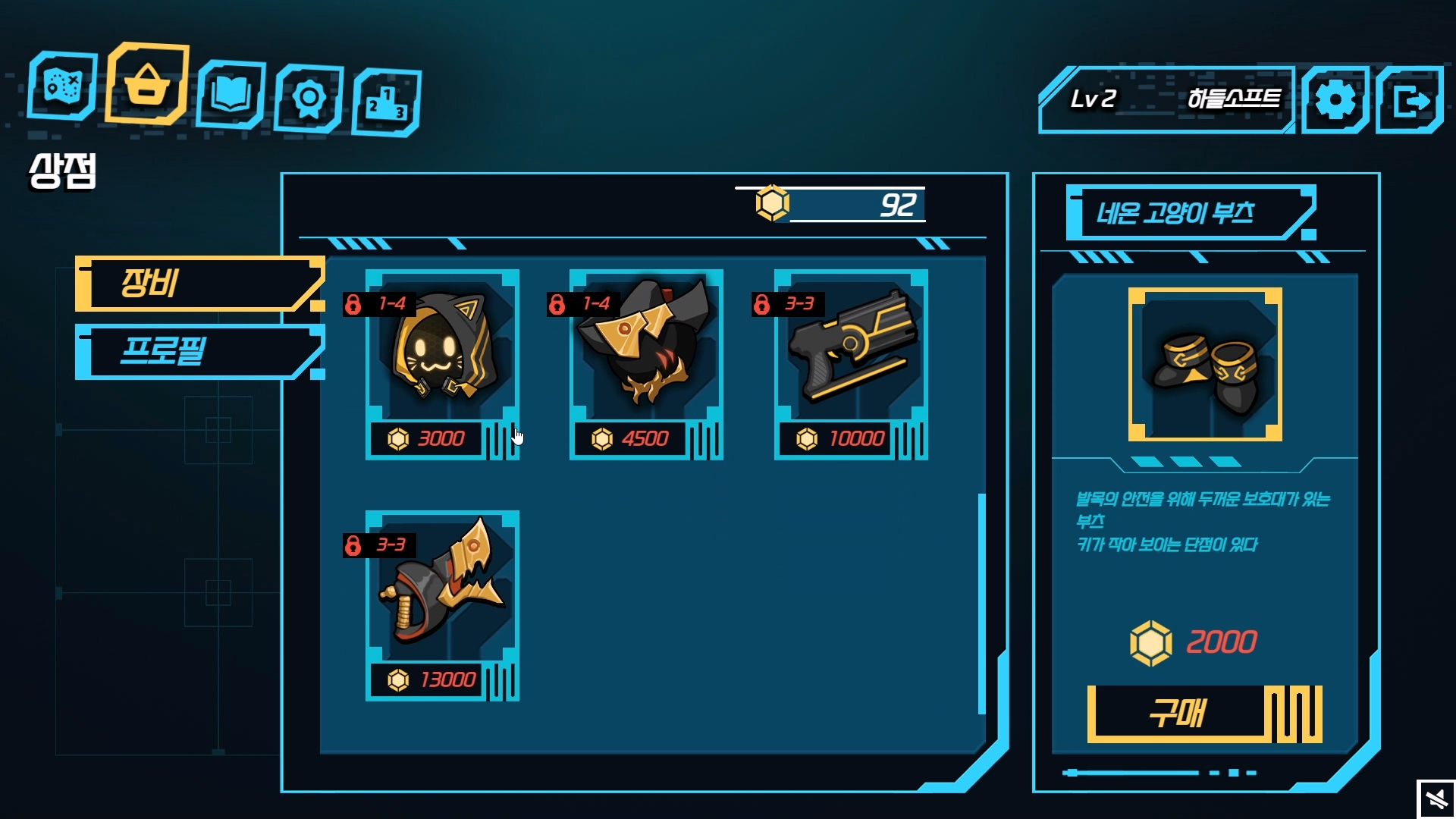Open the medal achievements icon

tap(309, 99)
